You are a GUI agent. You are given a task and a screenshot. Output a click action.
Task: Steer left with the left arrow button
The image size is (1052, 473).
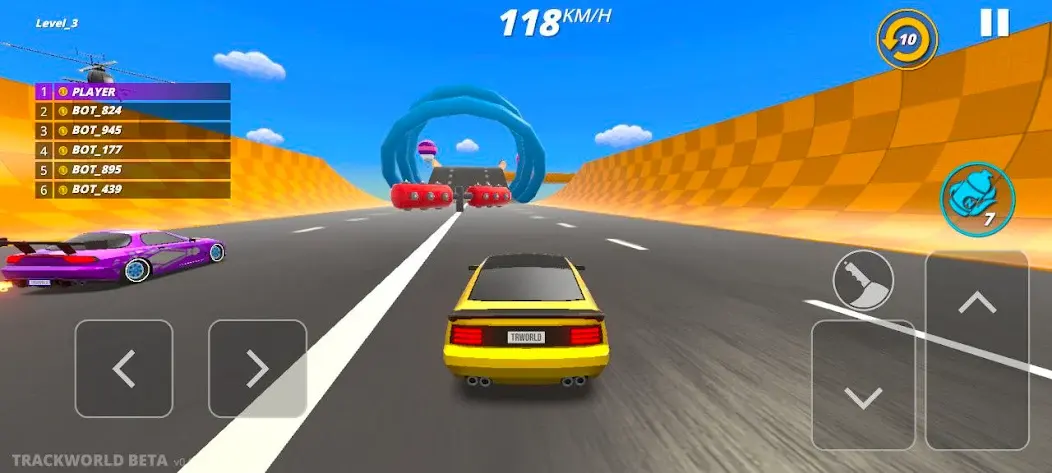pyautogui.click(x=124, y=368)
